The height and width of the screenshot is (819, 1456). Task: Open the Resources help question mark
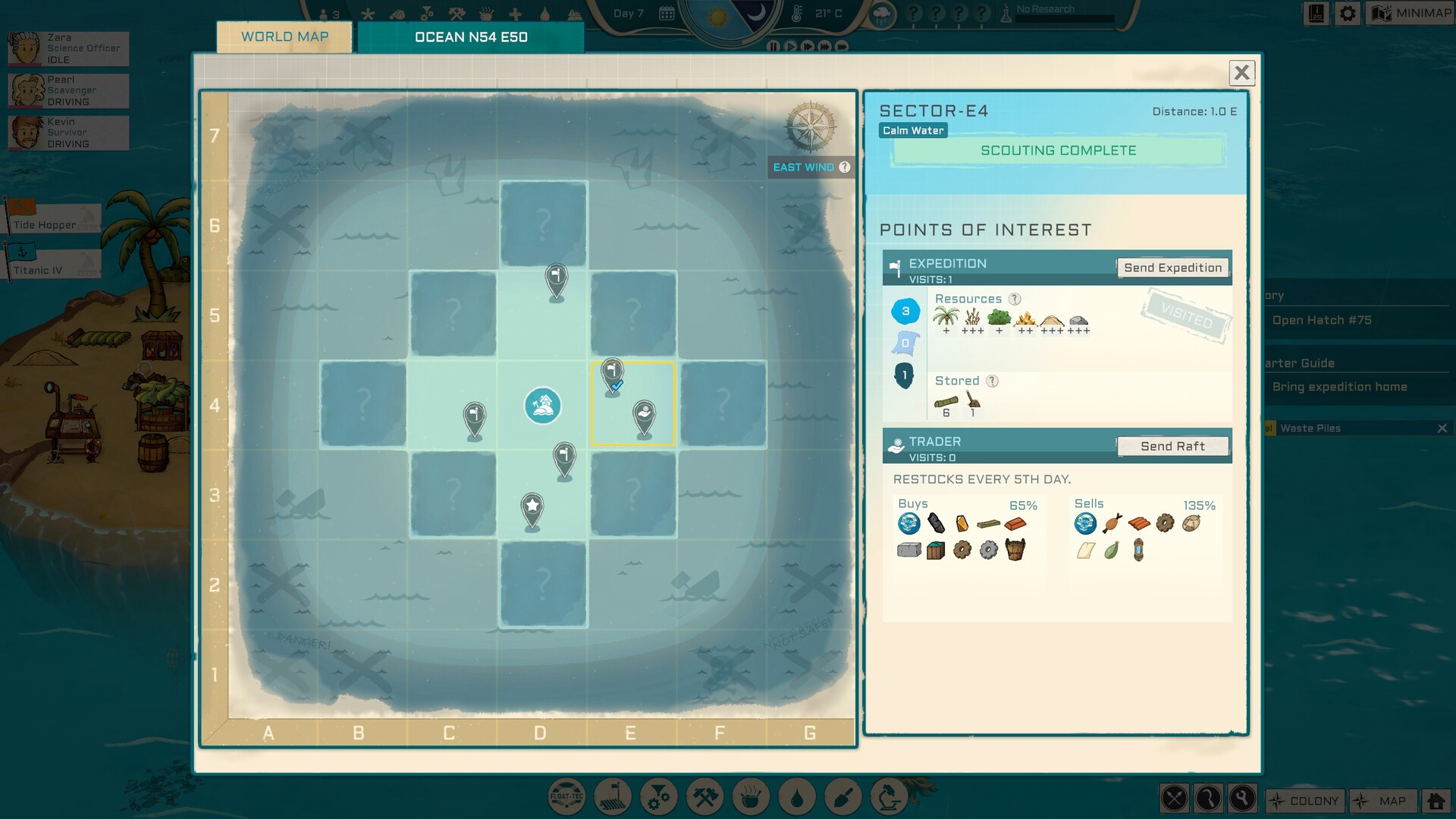pos(1015,300)
